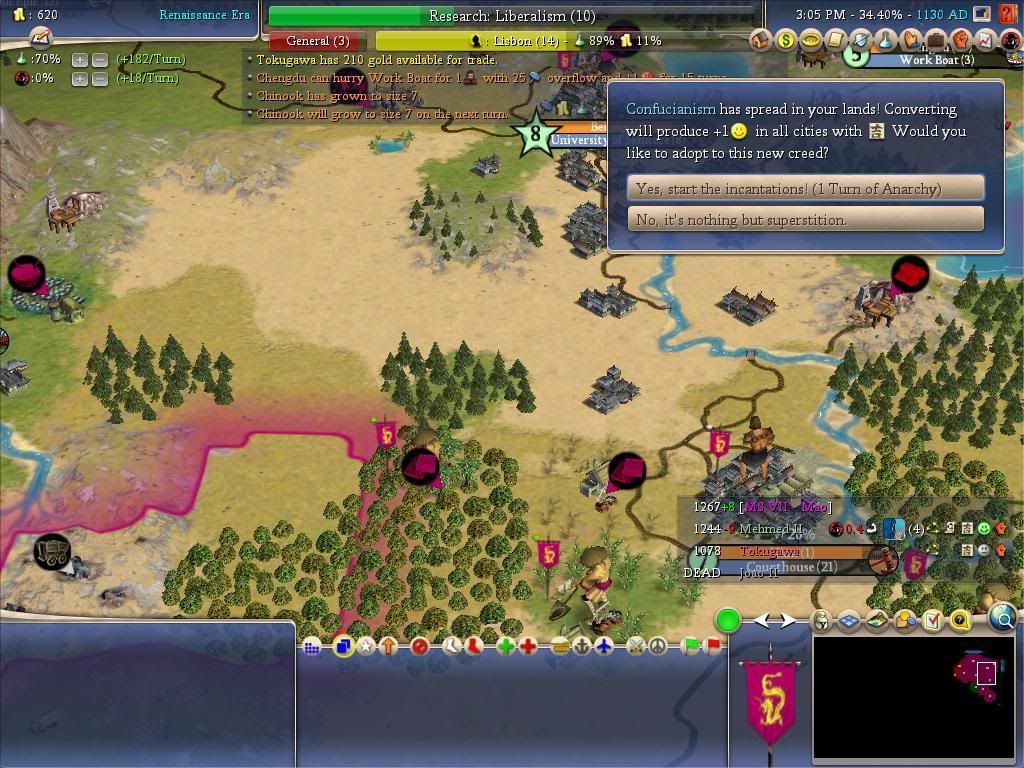Increase the research rate with its plus button
1024x768 pixels.
tap(80, 60)
